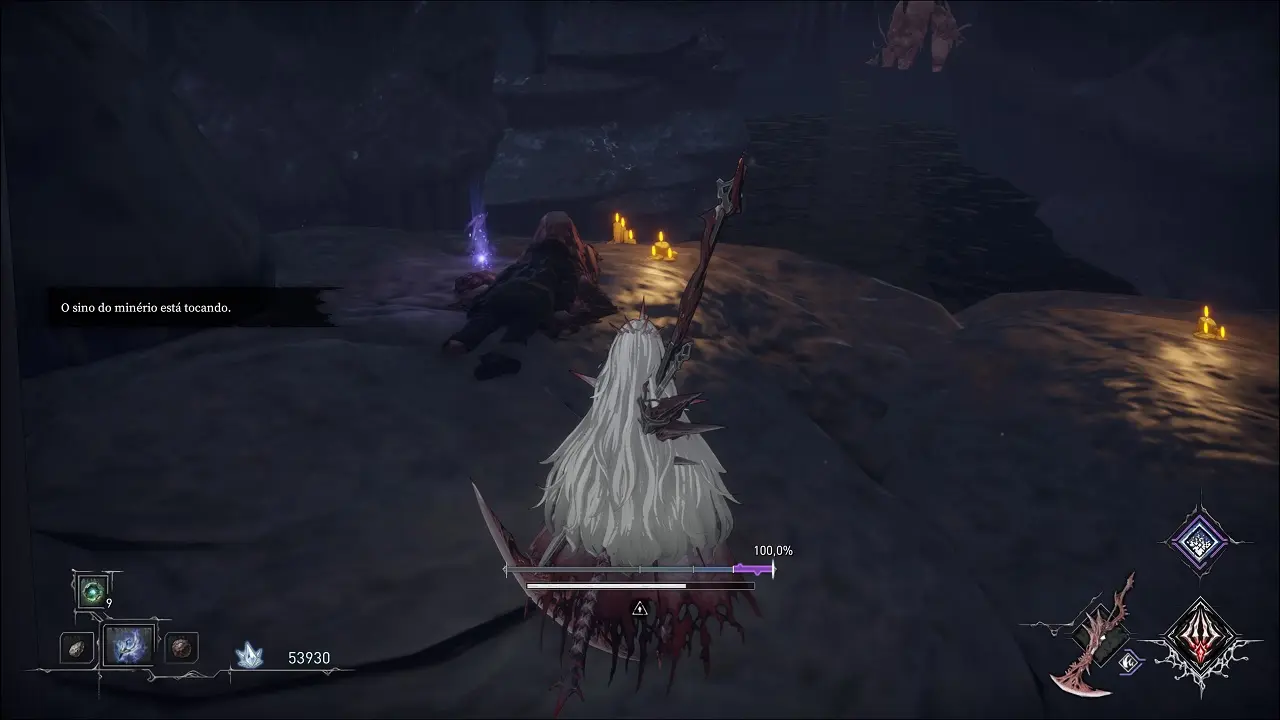Click the small claw icon beside the scythe
Screen dimensions: 1280x720
(x=1133, y=659)
